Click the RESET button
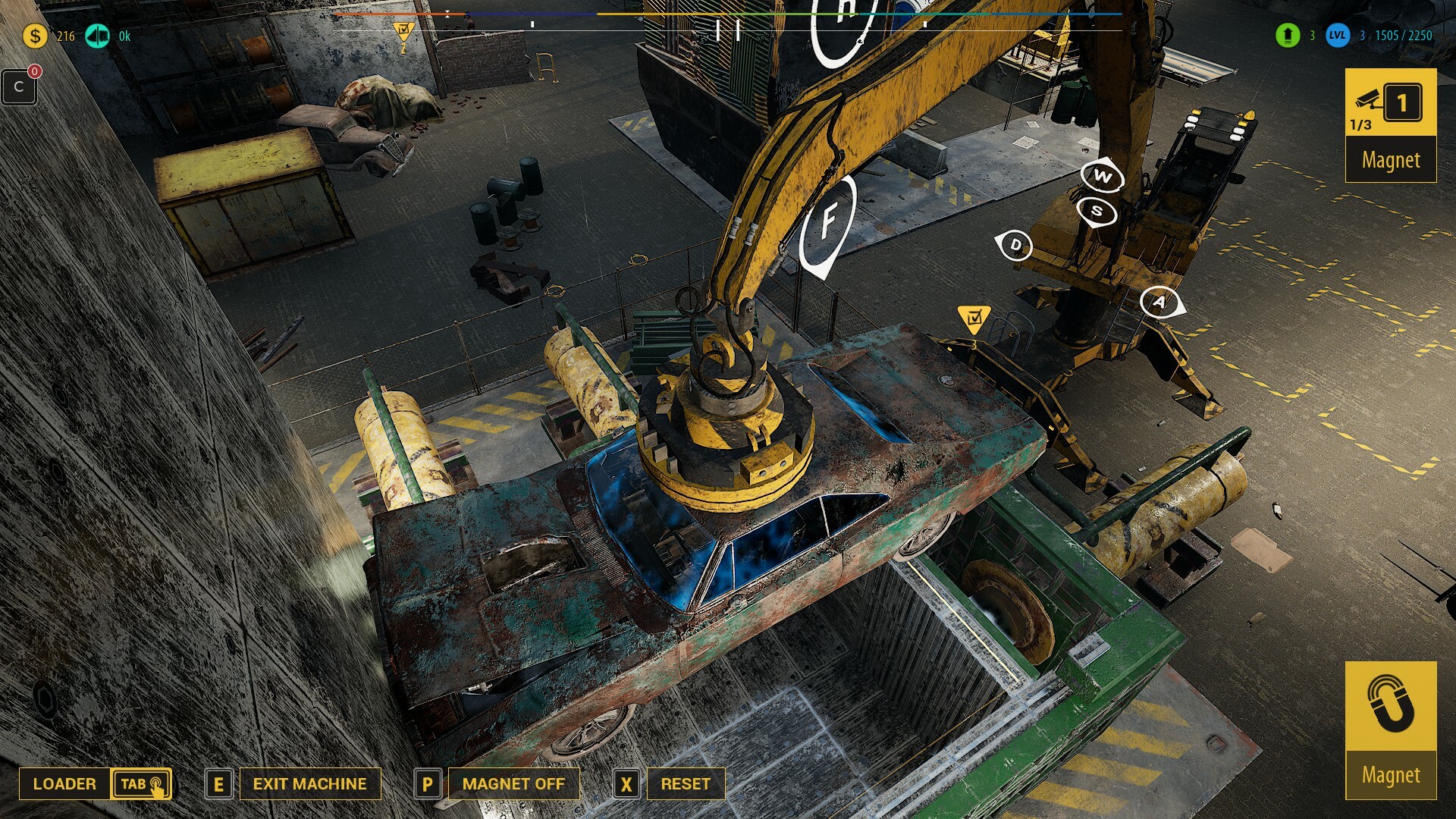 [686, 783]
